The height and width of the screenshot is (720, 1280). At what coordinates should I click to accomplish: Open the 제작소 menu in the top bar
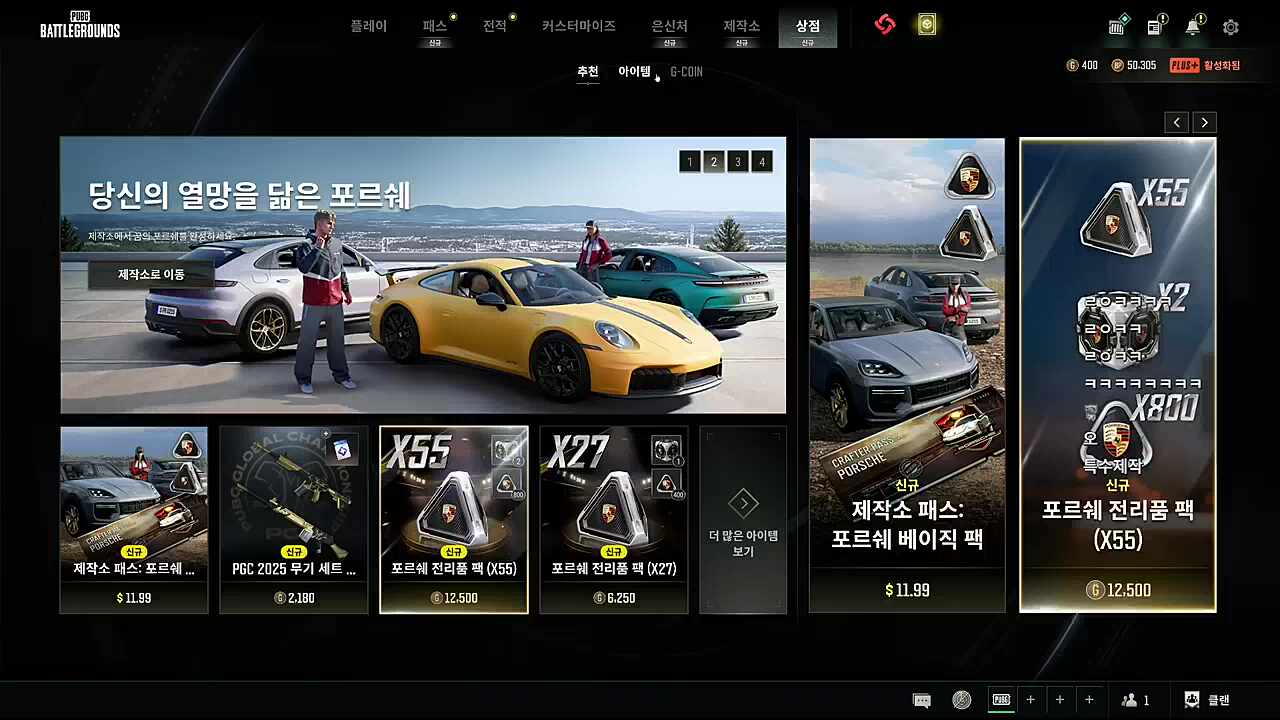(x=740, y=27)
